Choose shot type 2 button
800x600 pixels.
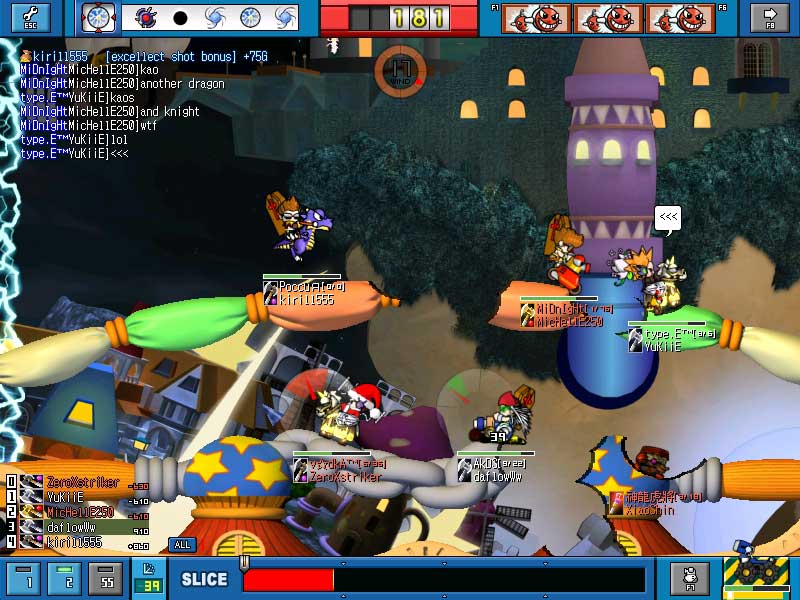click(x=66, y=578)
